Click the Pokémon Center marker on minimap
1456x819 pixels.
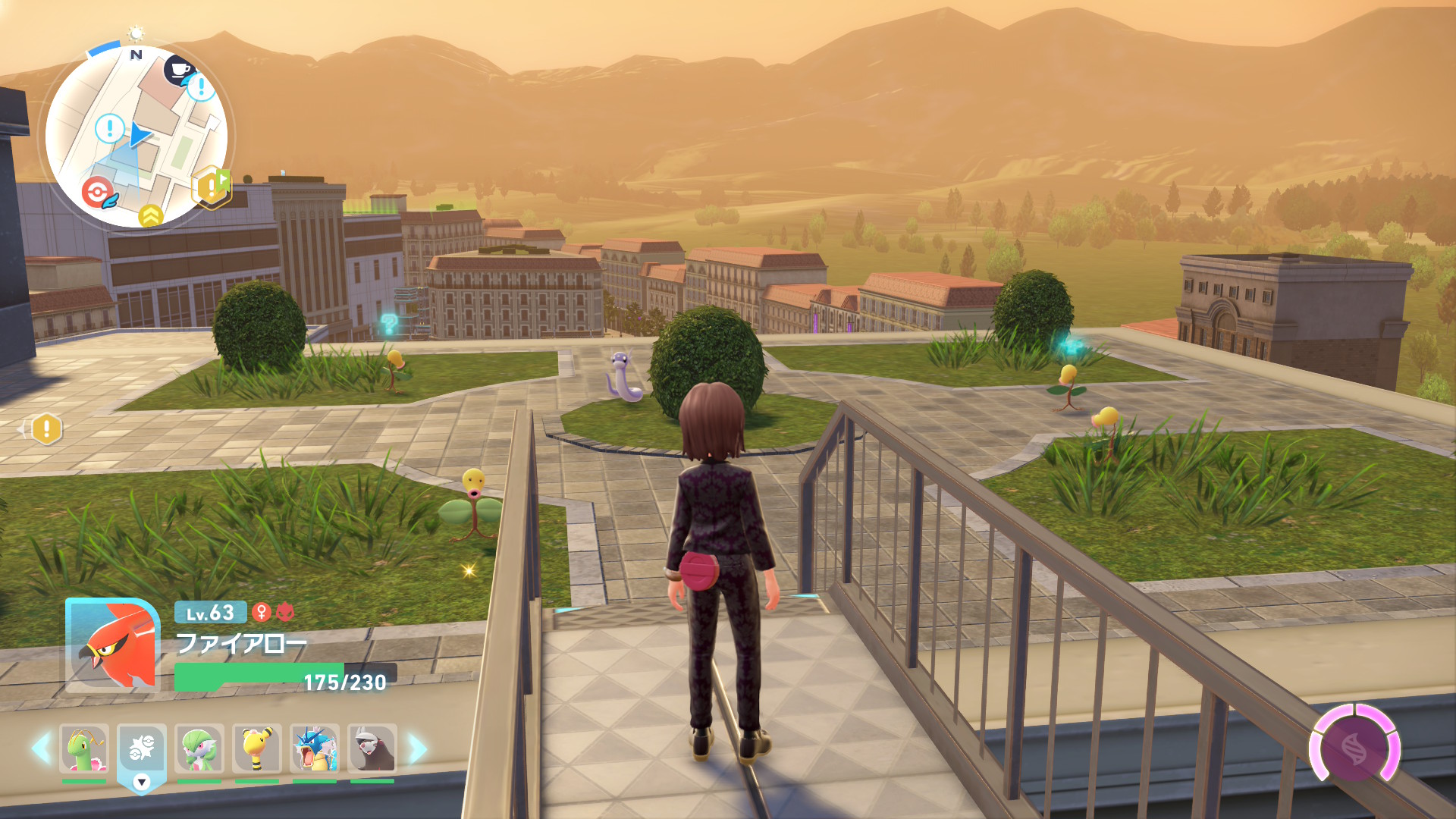98,193
